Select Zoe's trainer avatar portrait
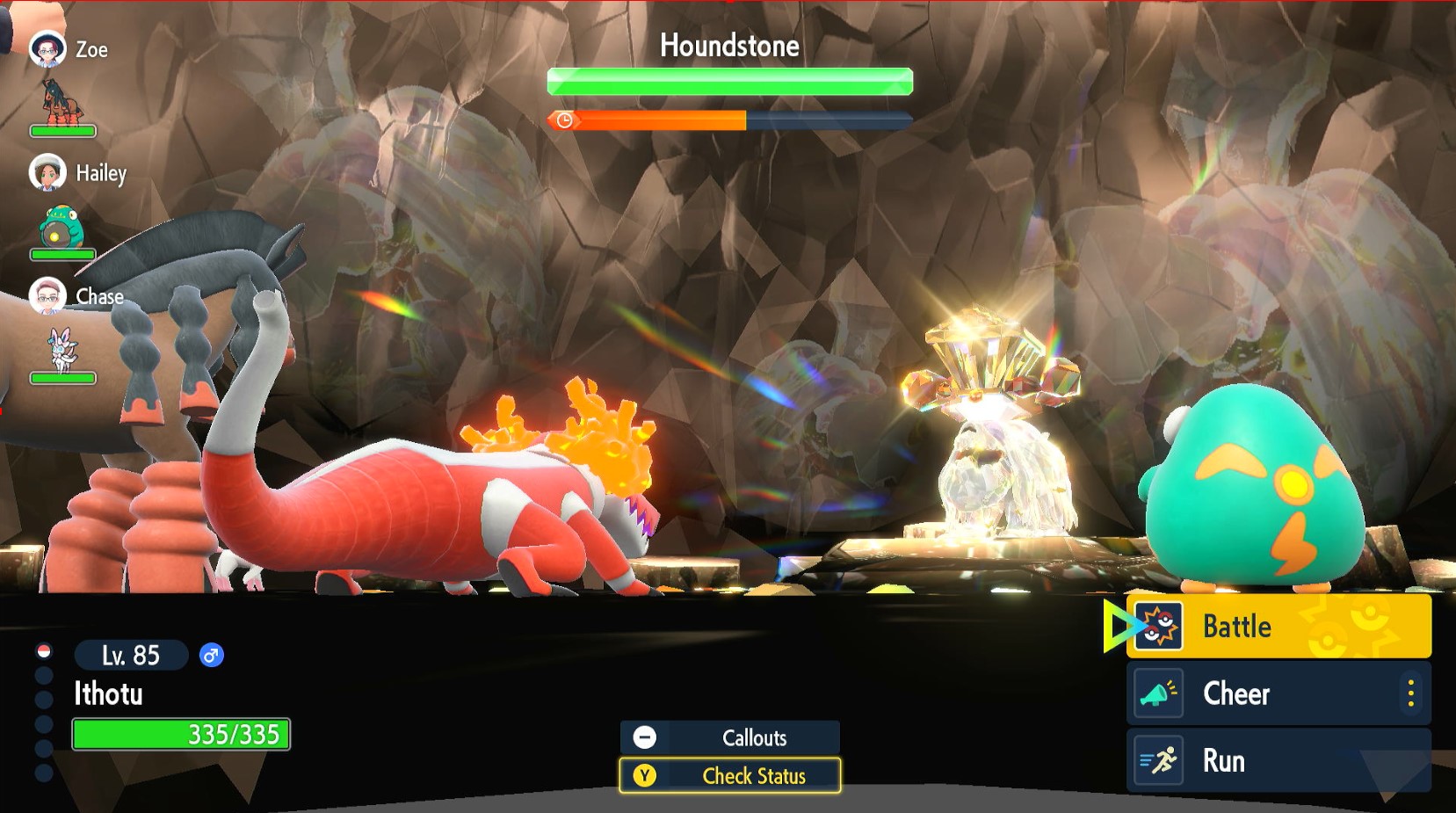The image size is (1456, 813). (x=48, y=48)
